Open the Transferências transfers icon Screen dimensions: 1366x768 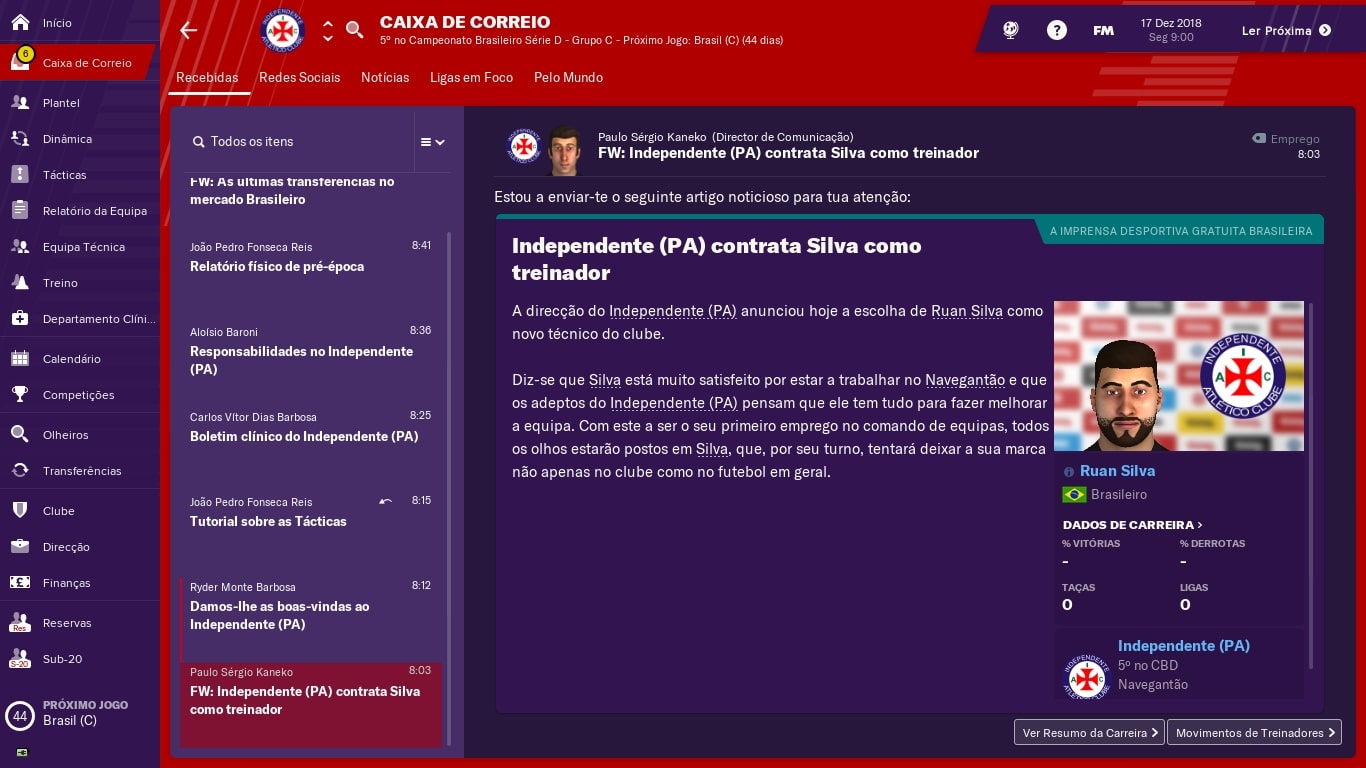21,471
